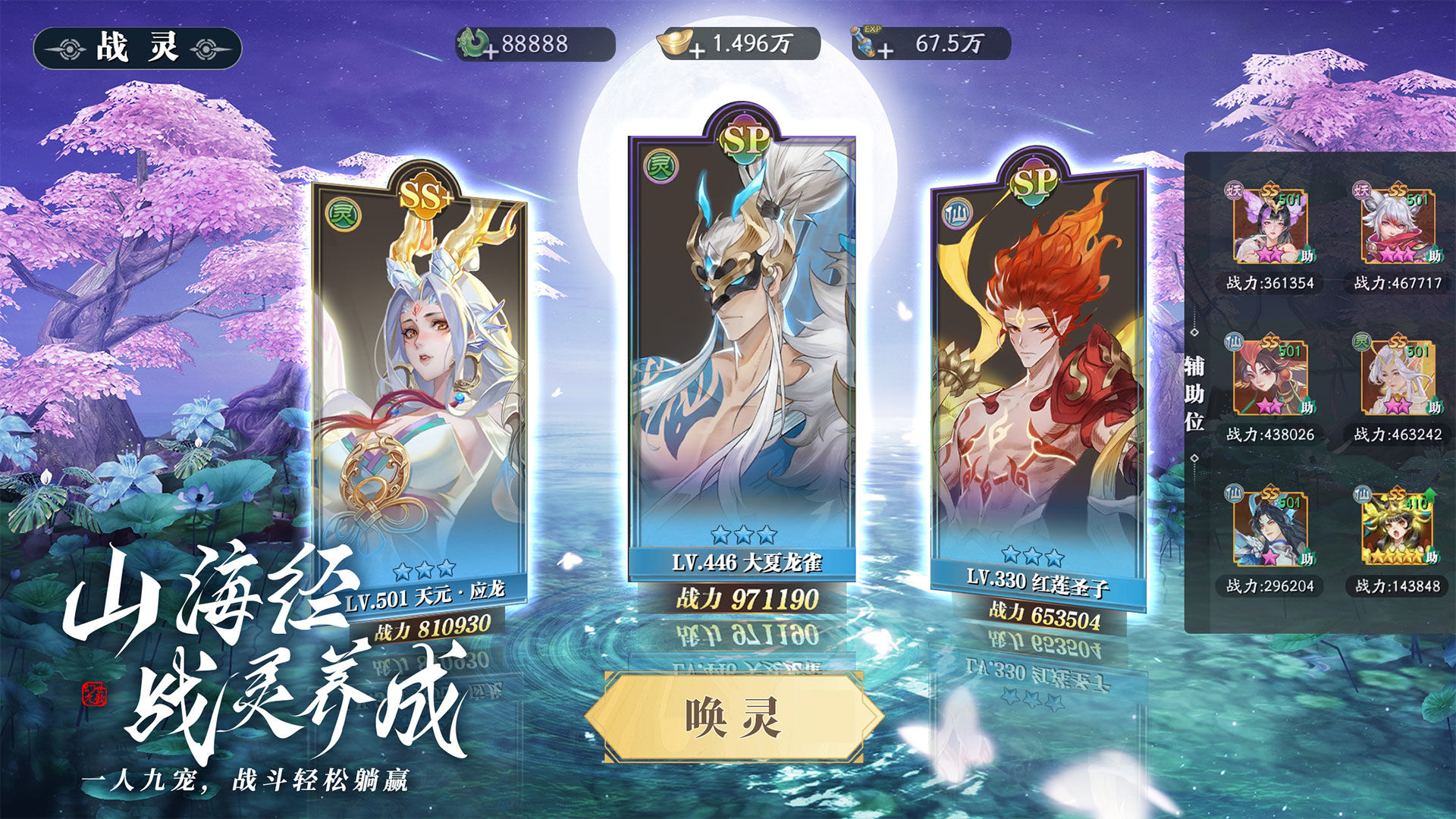
Task: Click the gold ingot plus icon
Action: [697, 51]
